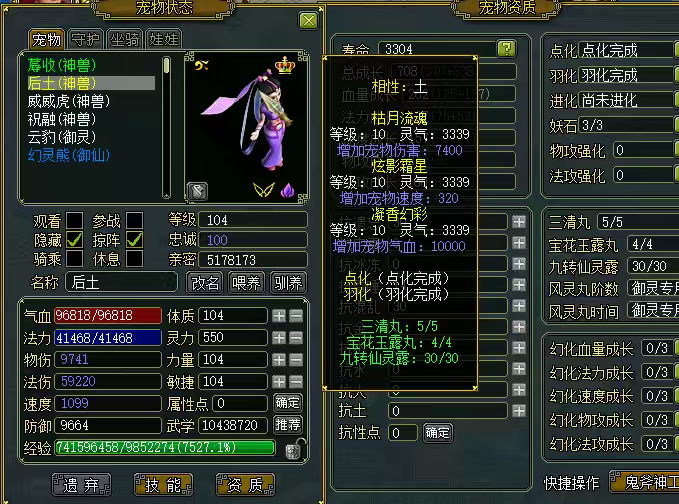Switch to the 守护 tab
The height and width of the screenshot is (504, 679).
[x=85, y=40]
